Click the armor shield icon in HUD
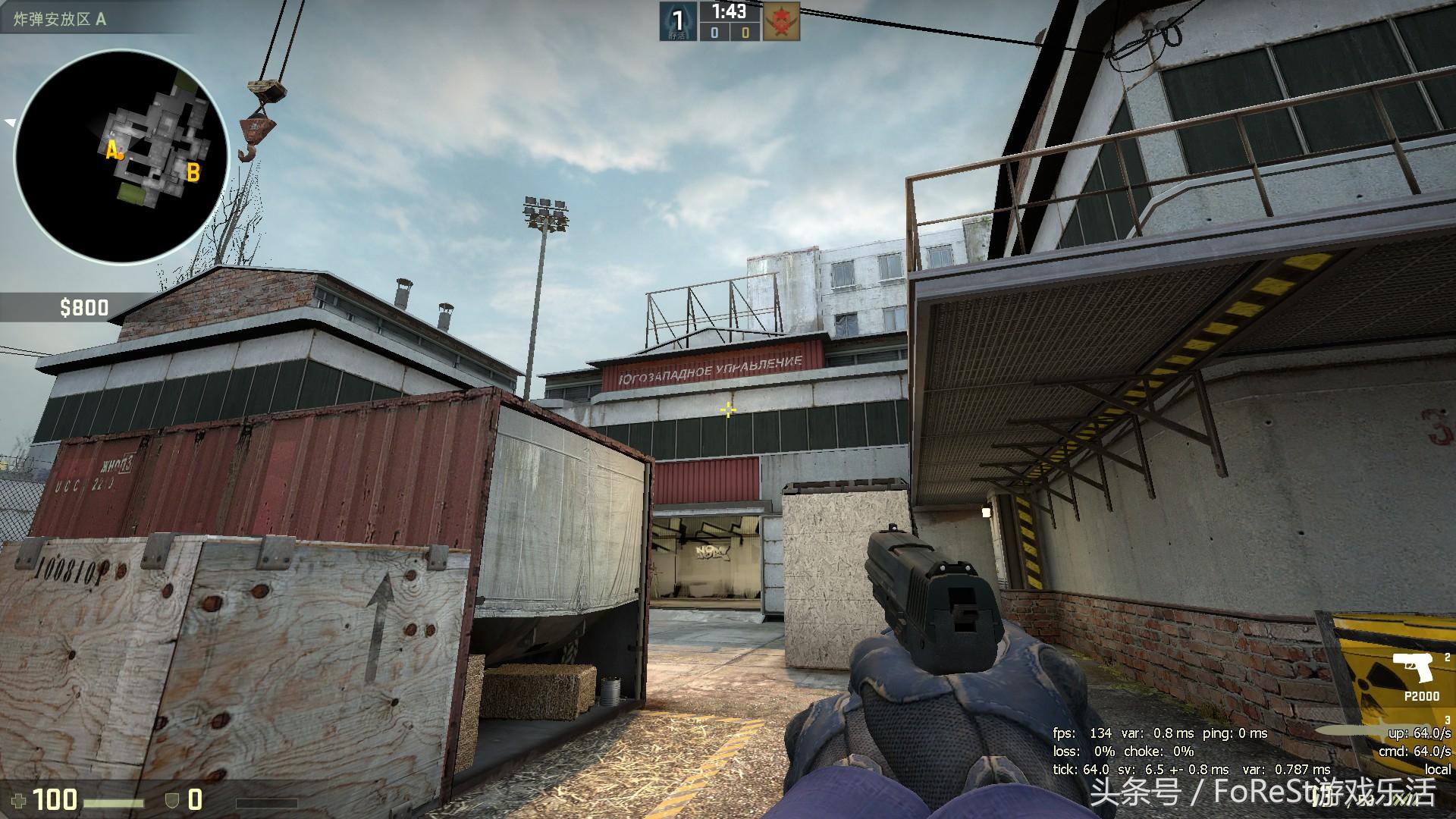This screenshot has height=819, width=1456. 172,801
